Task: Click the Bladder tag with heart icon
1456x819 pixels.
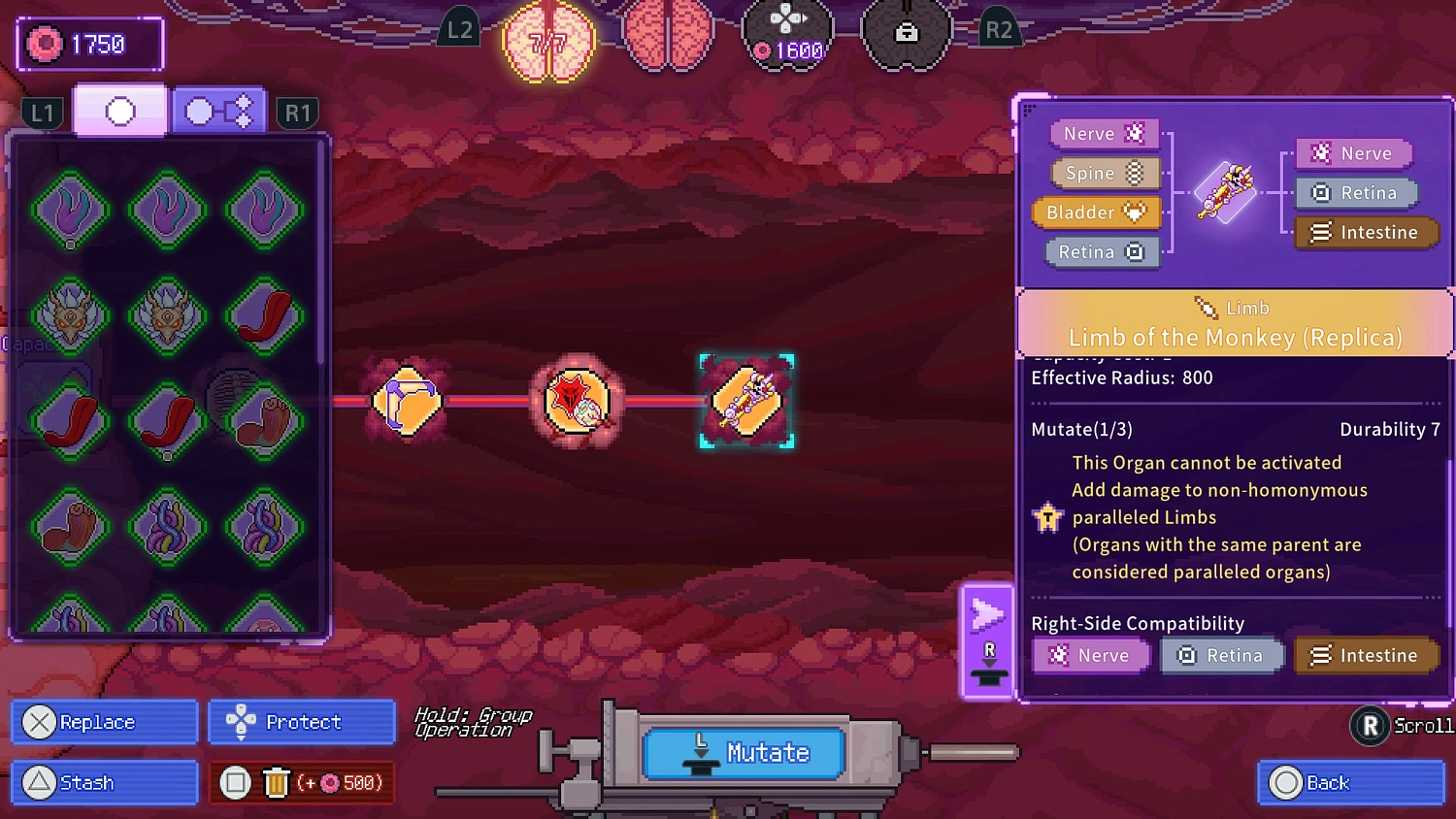Action: (x=1095, y=212)
